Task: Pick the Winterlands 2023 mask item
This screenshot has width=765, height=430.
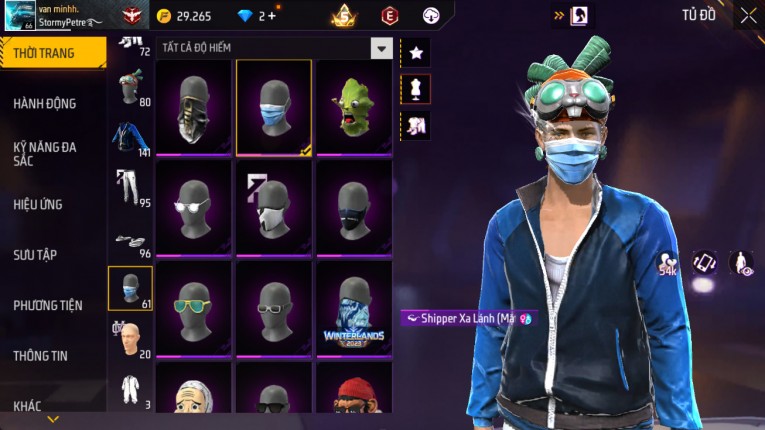Action: (353, 308)
